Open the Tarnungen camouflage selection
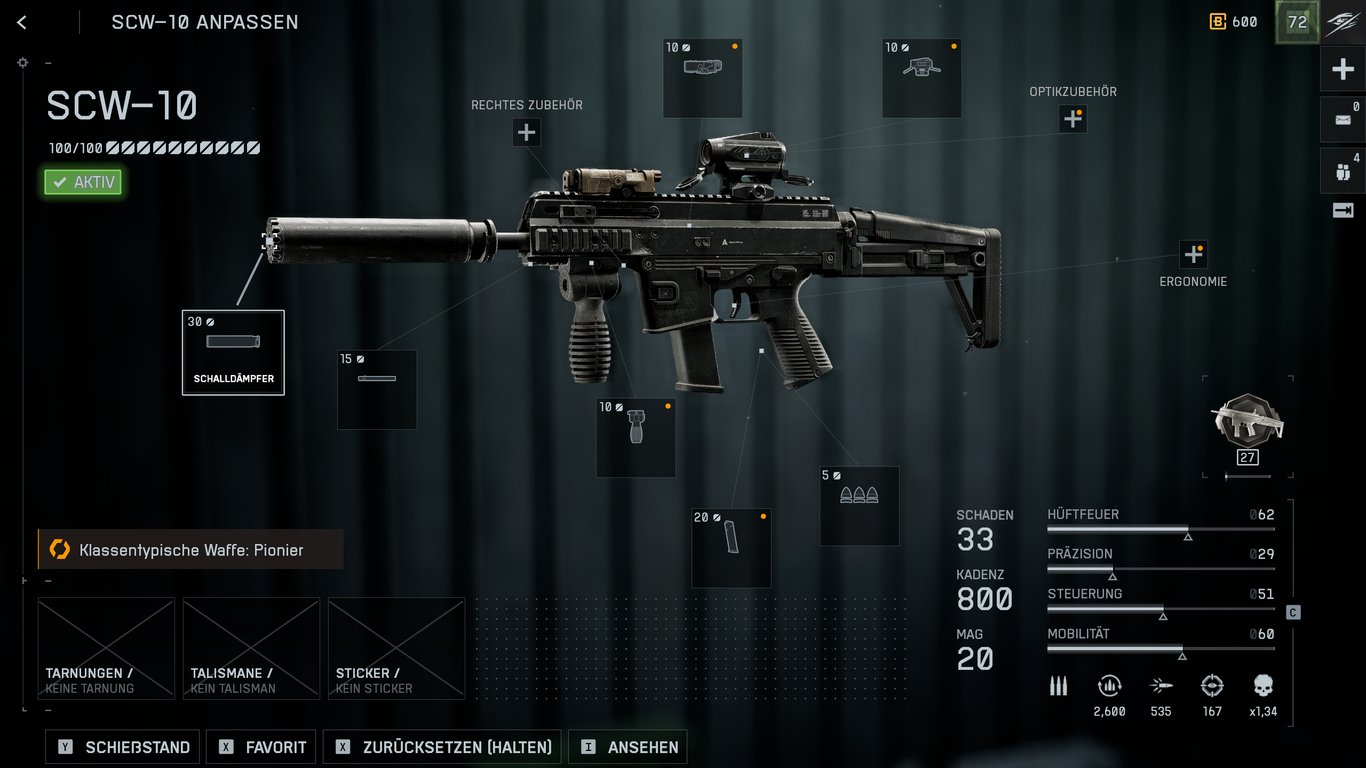Screen dimensions: 1366x768 tap(106, 648)
